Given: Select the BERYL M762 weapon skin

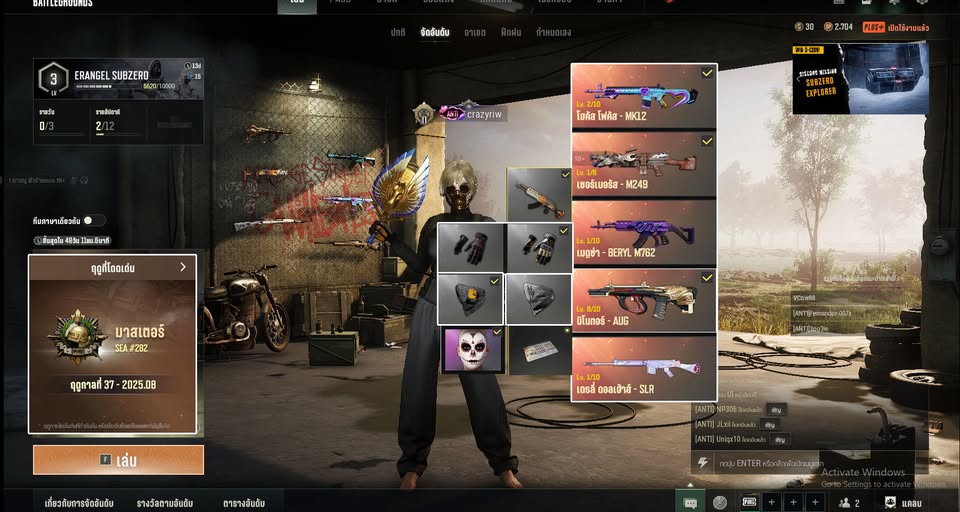Looking at the screenshot, I should click(x=644, y=233).
